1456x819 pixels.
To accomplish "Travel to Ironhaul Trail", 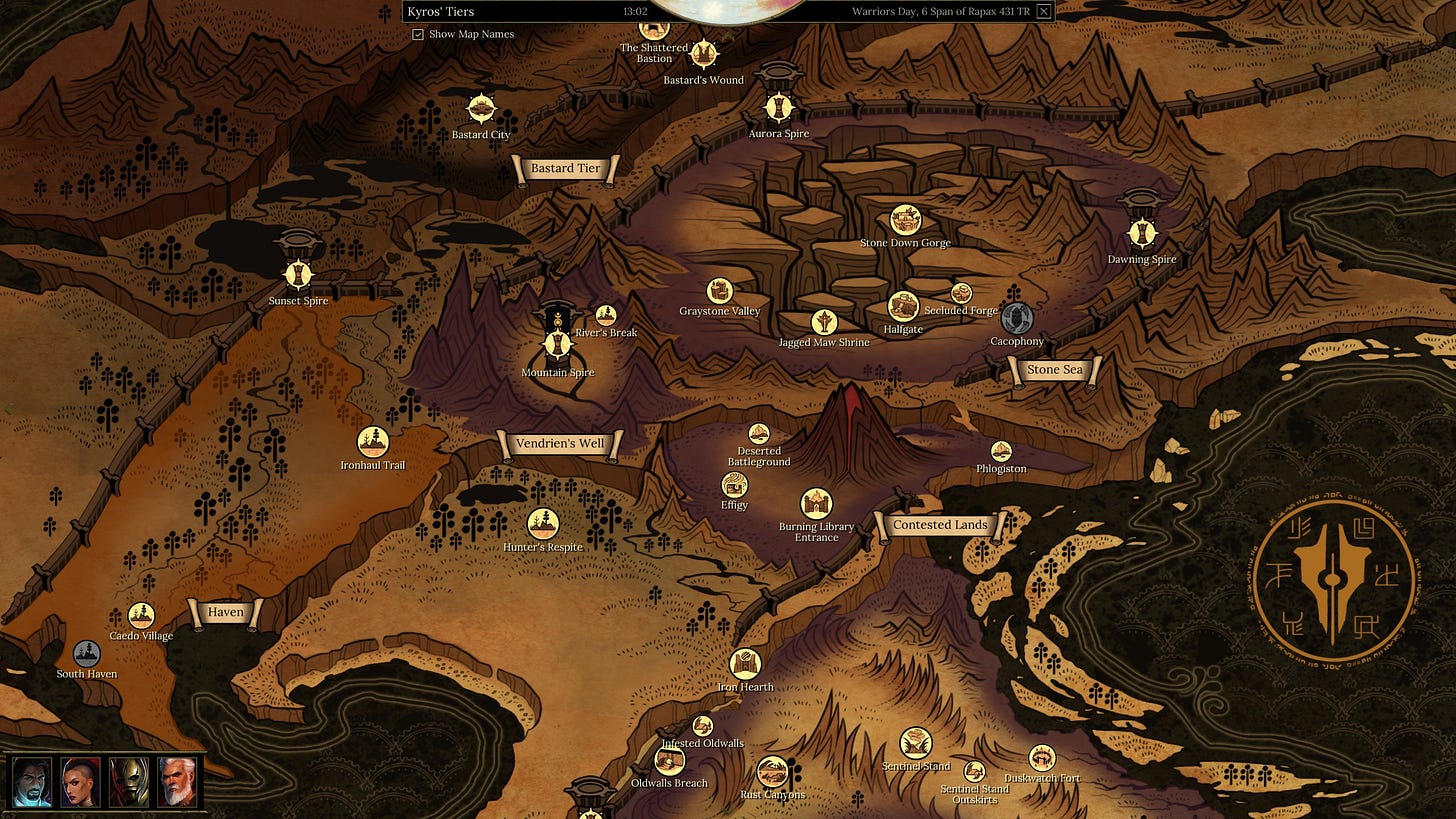I will tap(373, 441).
